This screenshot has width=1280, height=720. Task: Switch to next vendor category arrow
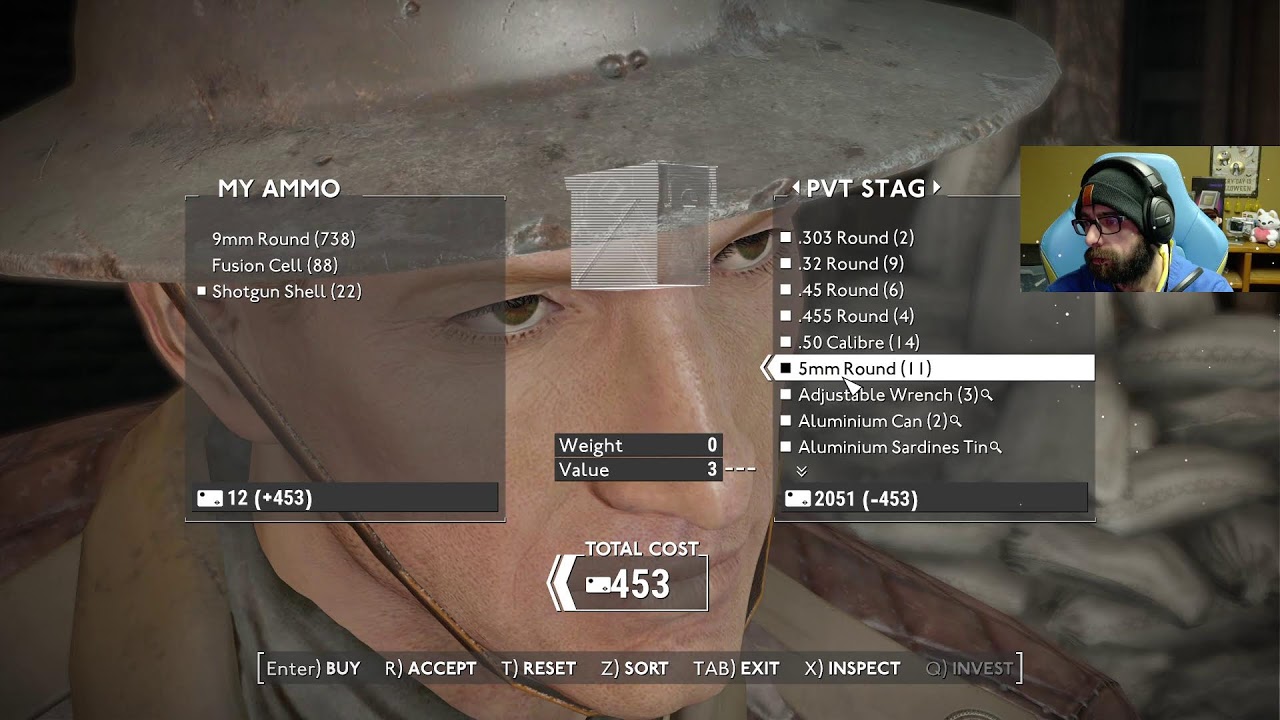pyautogui.click(x=937, y=188)
